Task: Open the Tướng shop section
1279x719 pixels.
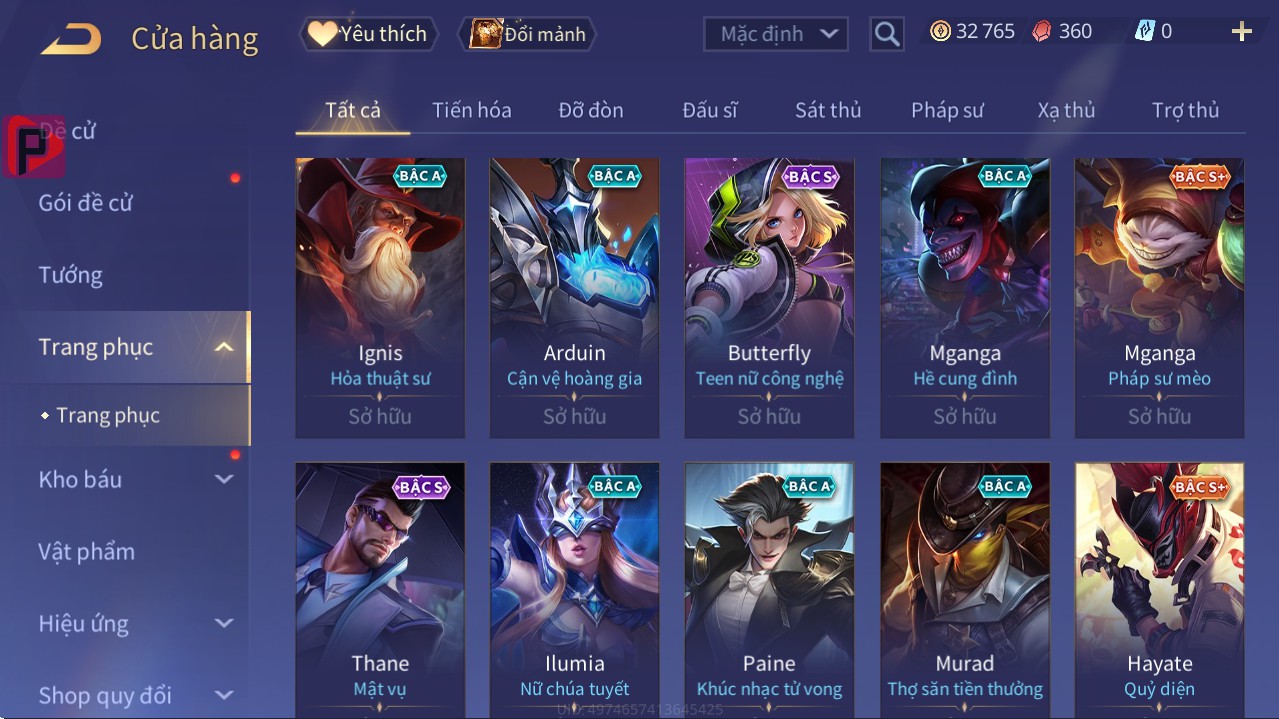Action: click(x=70, y=275)
